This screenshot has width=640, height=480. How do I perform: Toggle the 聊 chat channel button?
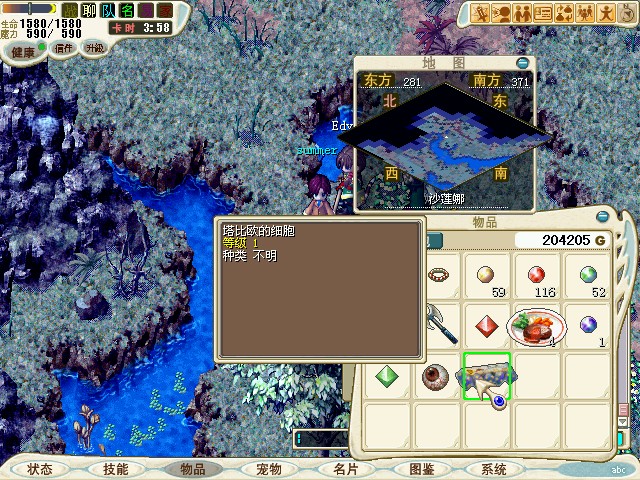point(88,10)
